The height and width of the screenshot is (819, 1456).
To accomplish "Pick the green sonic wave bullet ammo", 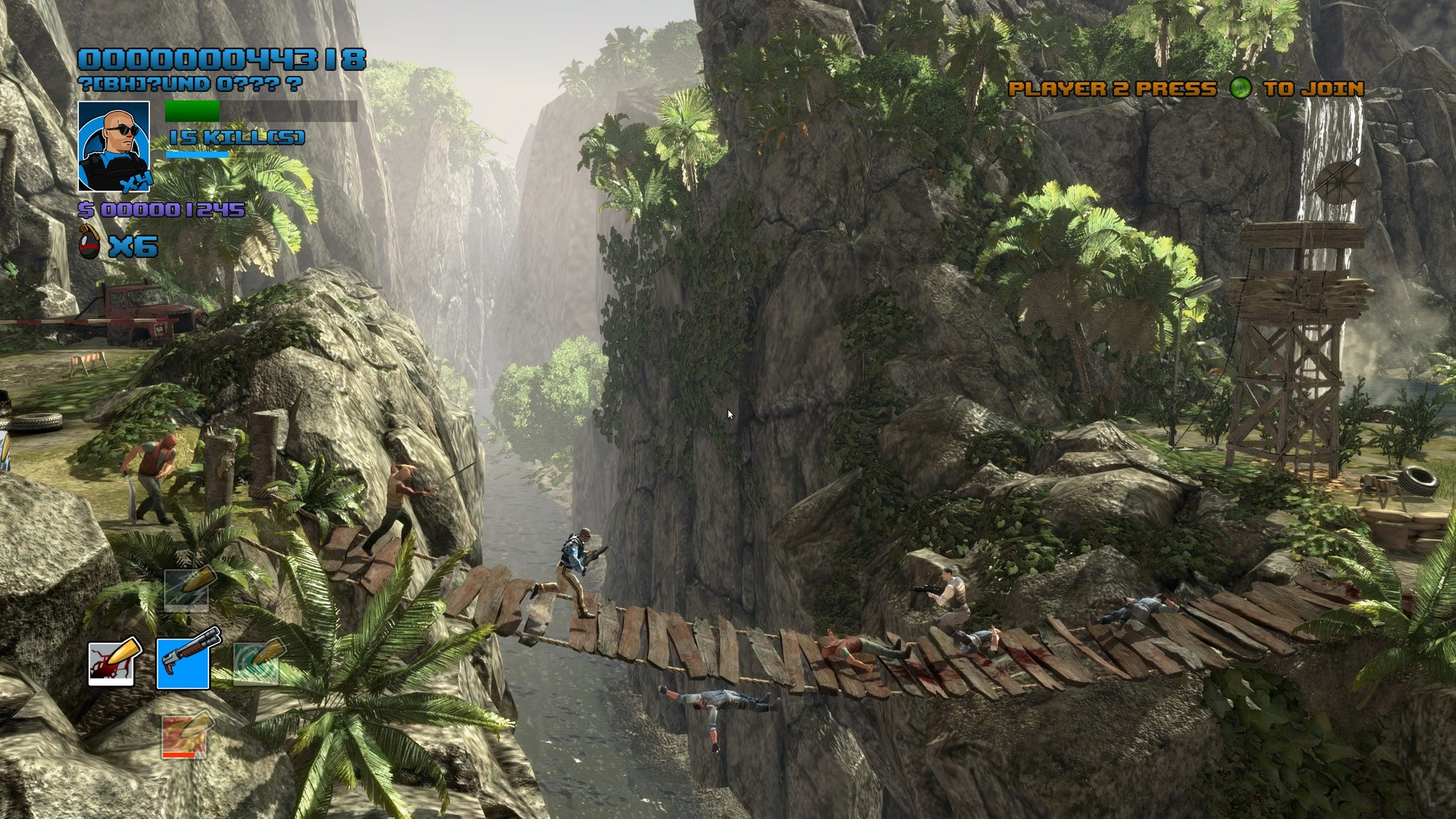I will click(x=257, y=661).
